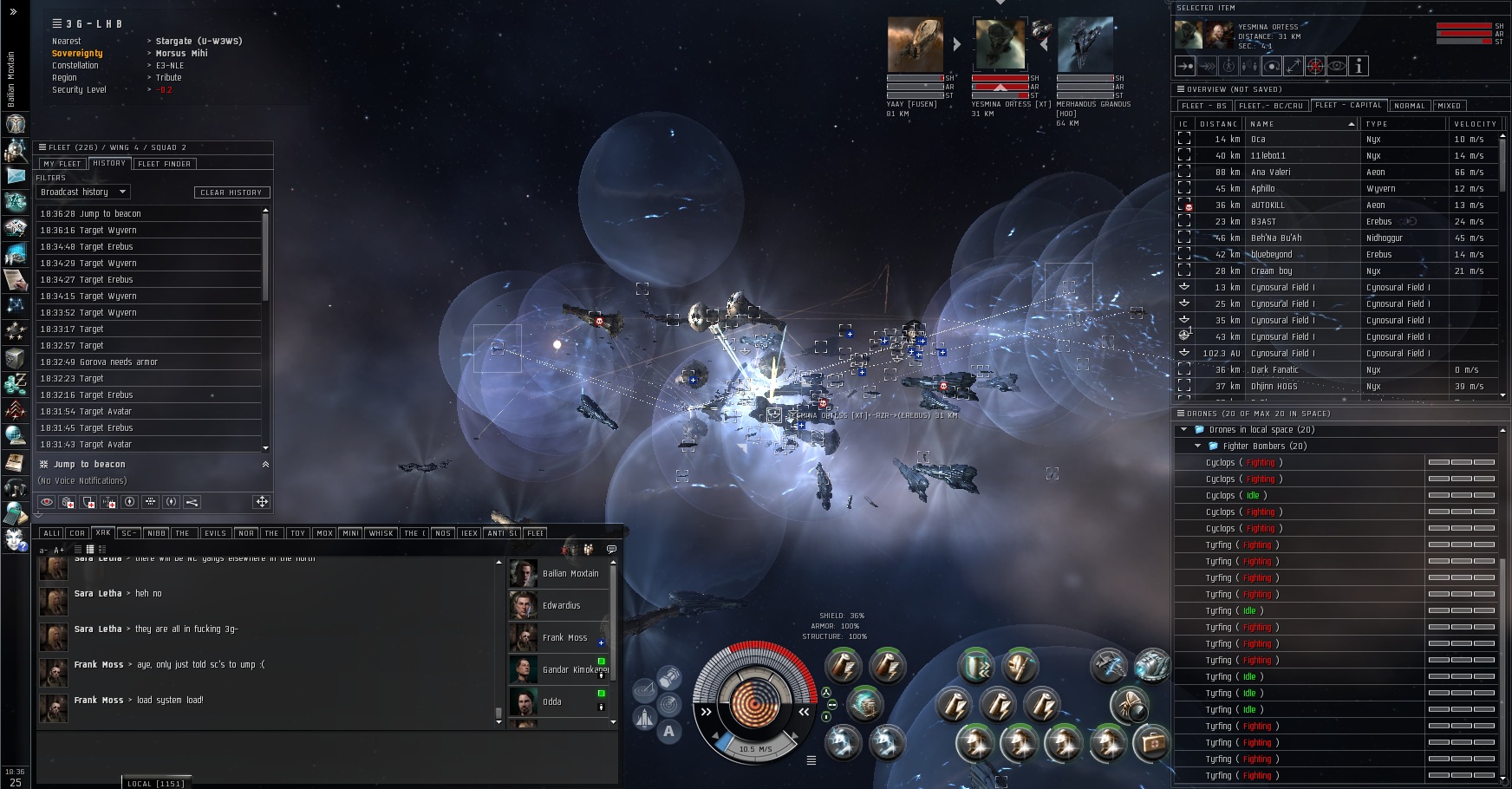Collapse the 'Drones in local space' group
The width and height of the screenshot is (1512, 789).
tap(1184, 430)
